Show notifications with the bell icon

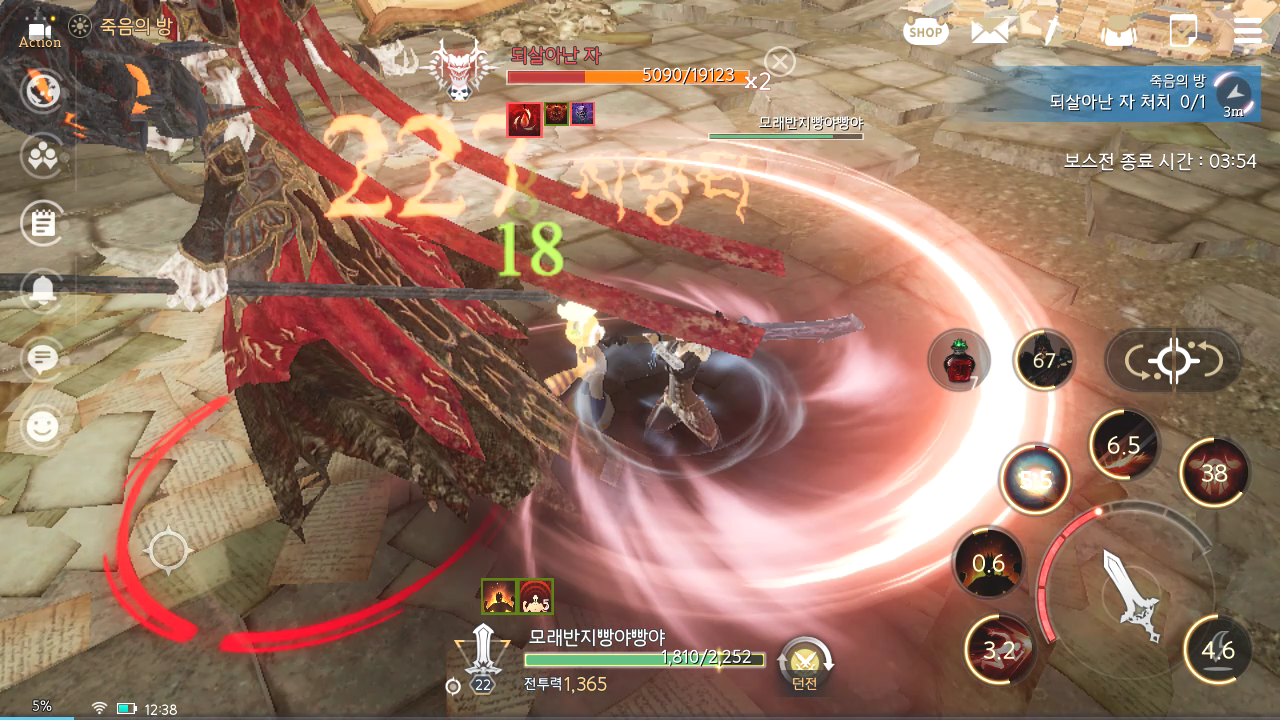[42, 291]
